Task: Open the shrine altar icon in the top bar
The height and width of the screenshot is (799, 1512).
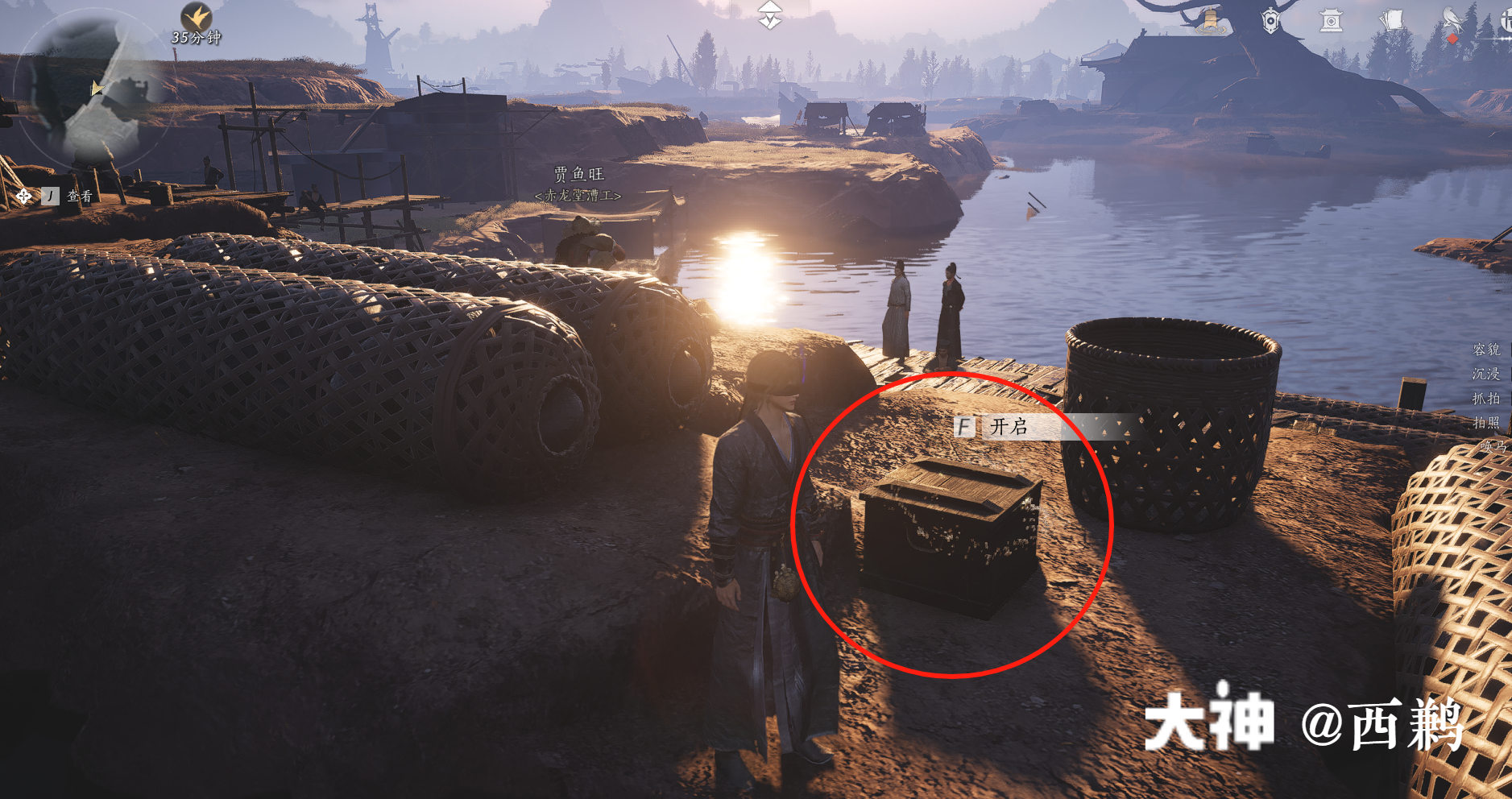Action: coord(1331,20)
